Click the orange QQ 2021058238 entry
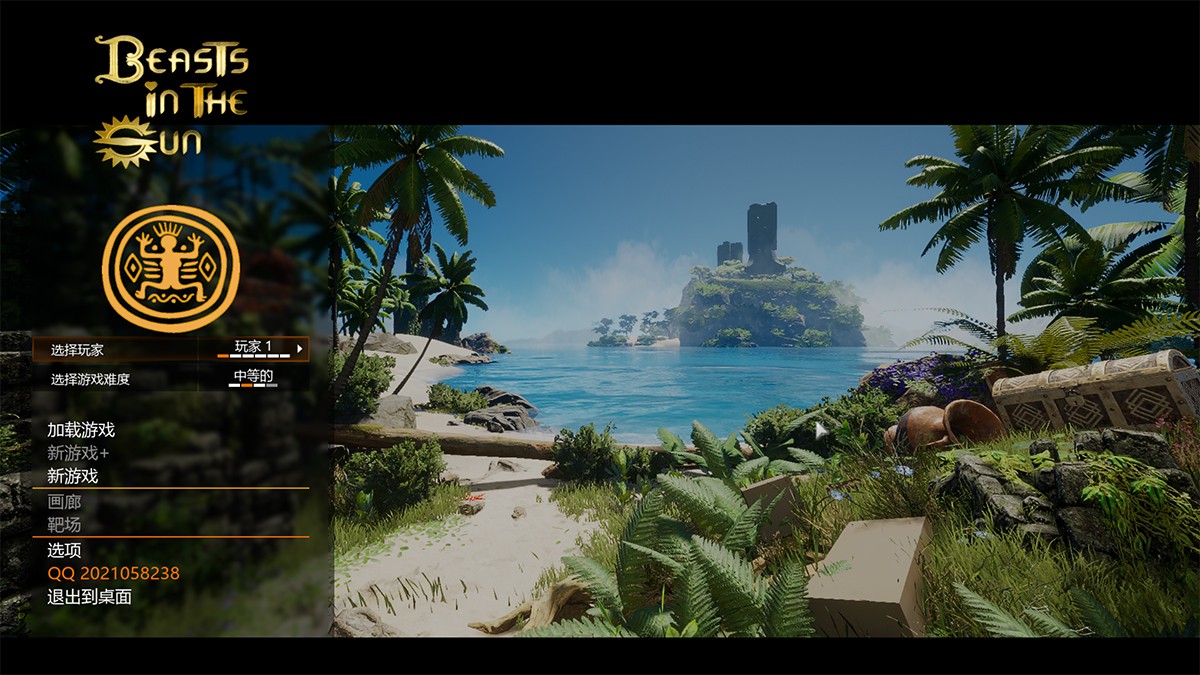This screenshot has height=675, width=1200. (113, 573)
